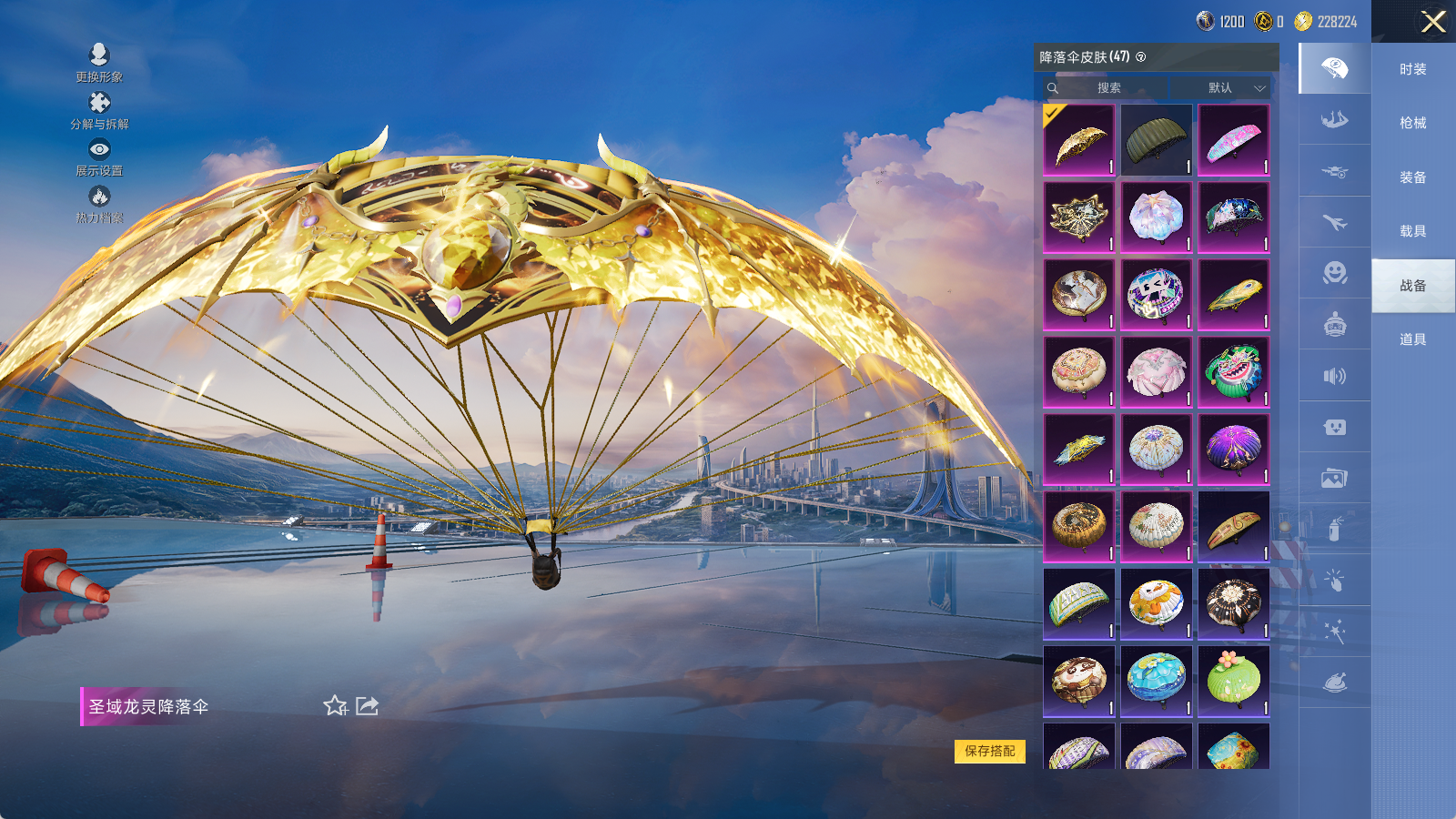Switch to the 载具 vehicles tab
This screenshot has width=1456, height=819.
1412,231
